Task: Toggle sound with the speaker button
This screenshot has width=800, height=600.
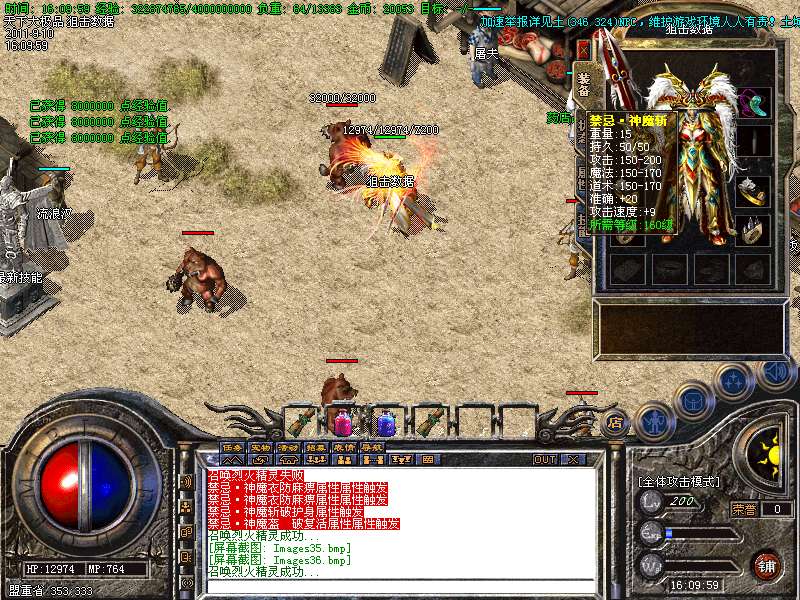Action: (x=775, y=371)
